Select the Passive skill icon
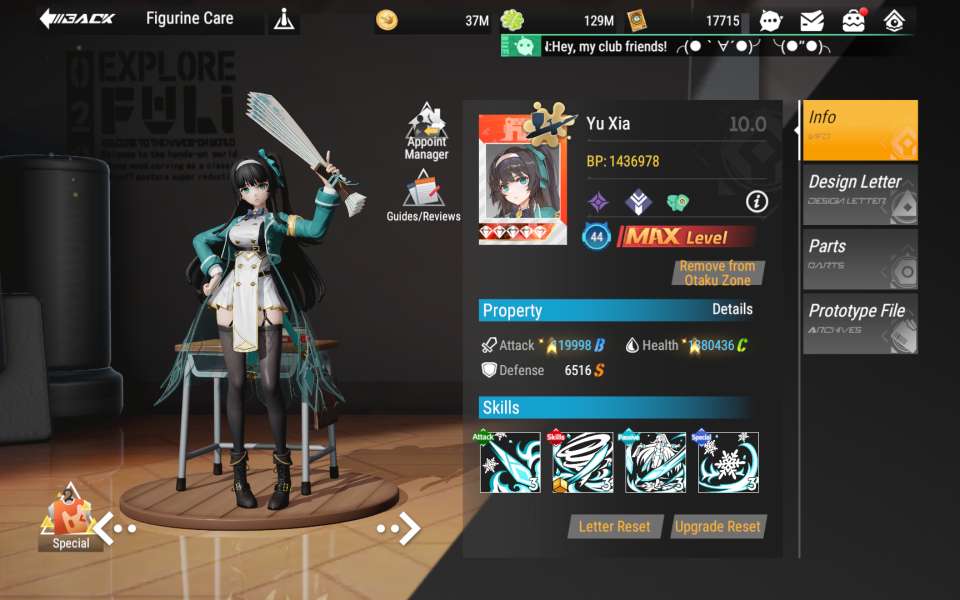 point(655,462)
